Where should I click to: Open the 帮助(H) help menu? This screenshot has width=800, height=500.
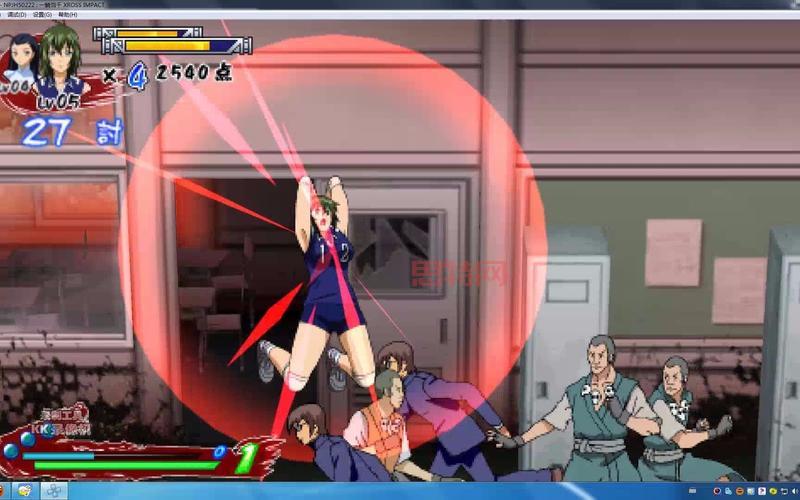point(68,15)
